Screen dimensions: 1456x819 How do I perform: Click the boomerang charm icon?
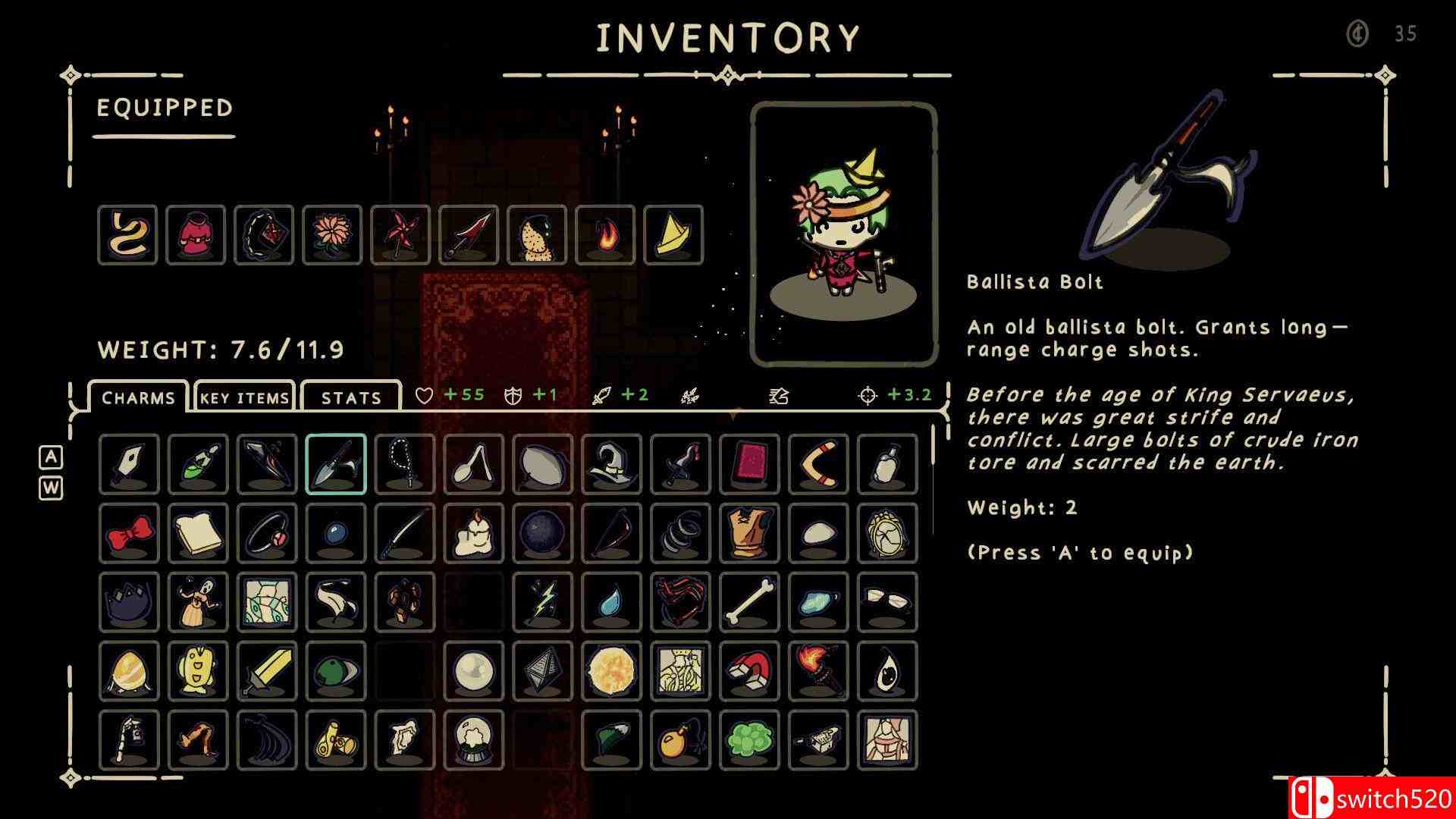[x=817, y=465]
